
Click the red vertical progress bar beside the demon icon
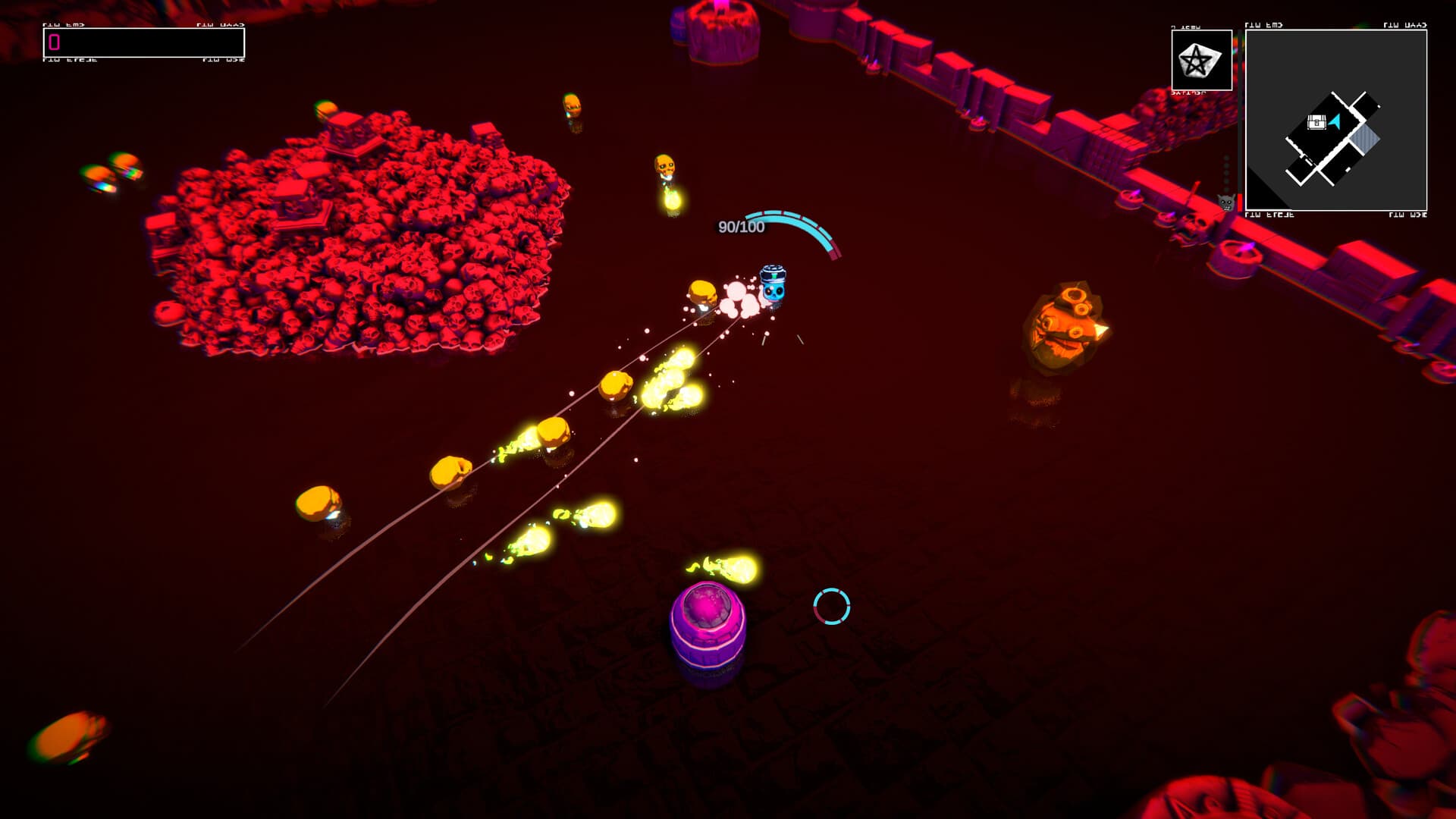1239,199
